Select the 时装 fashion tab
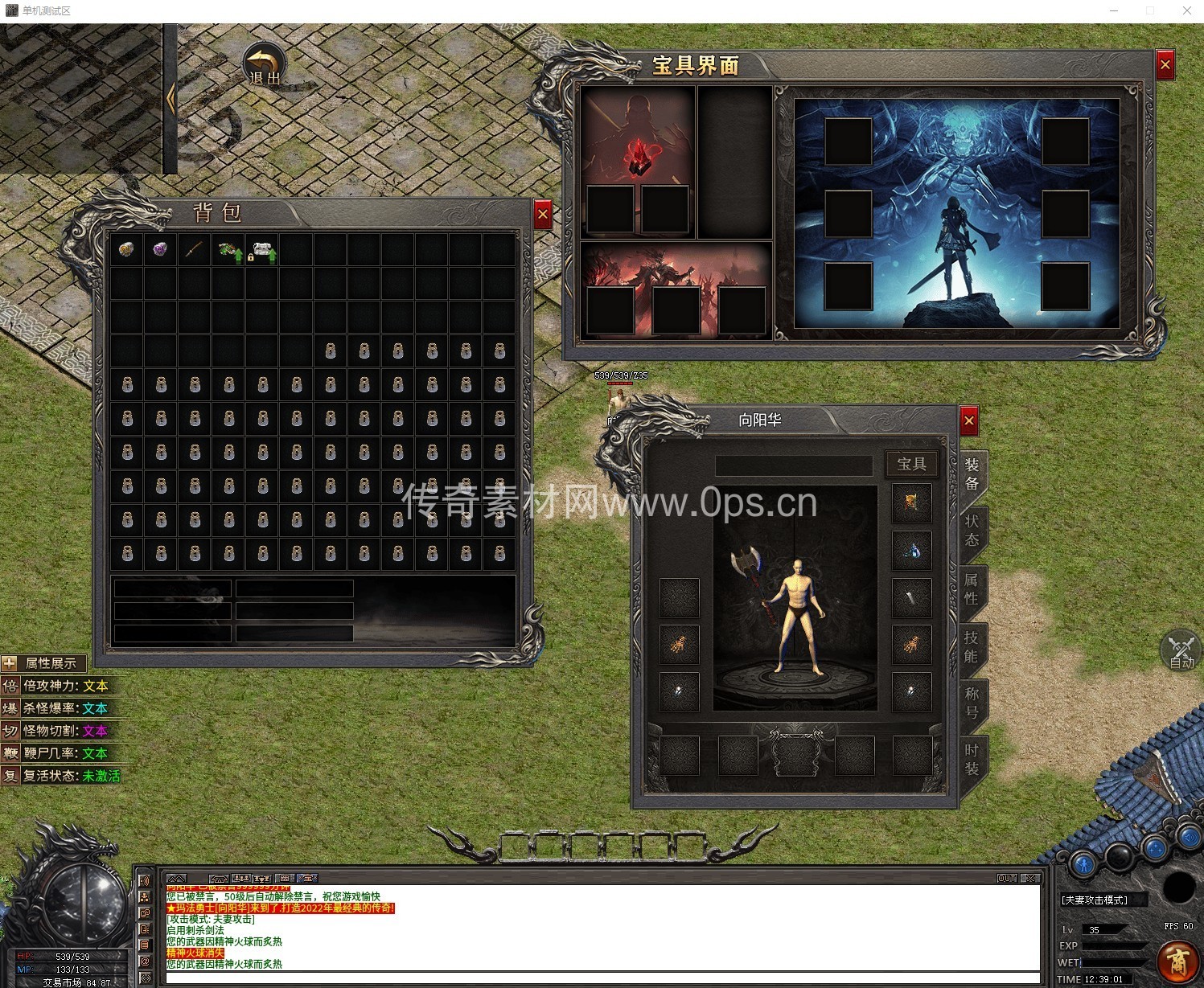Viewport: 1204px width, 988px height. tap(972, 760)
